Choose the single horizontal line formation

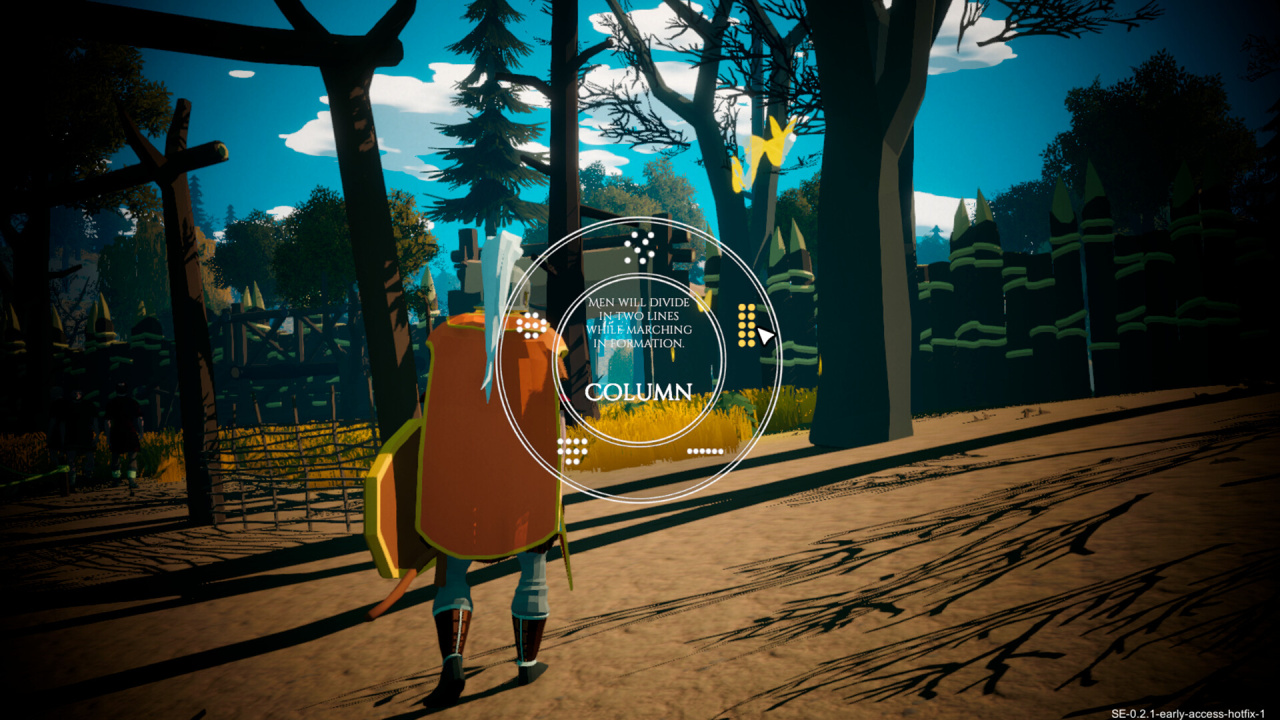coord(705,451)
